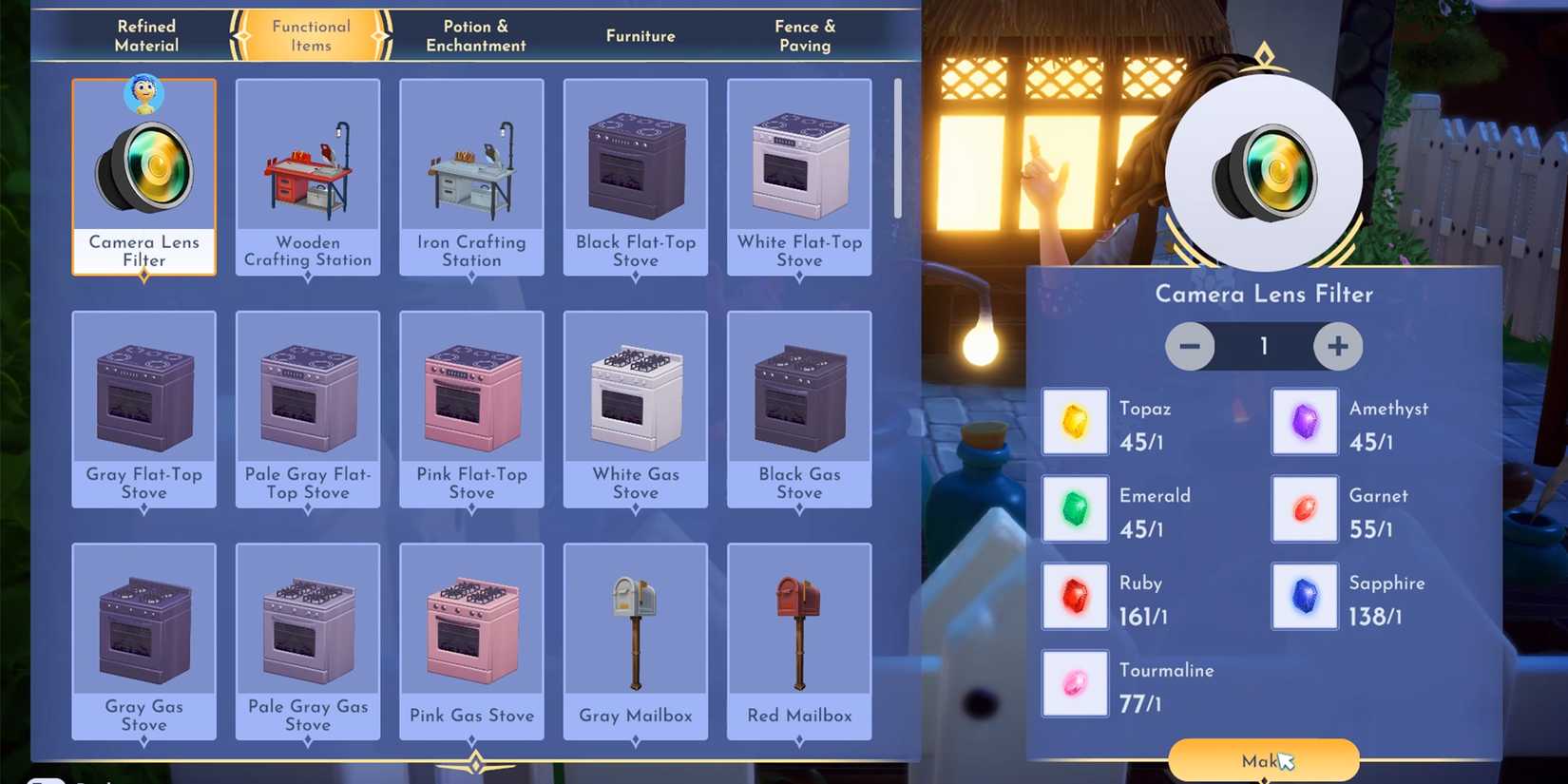1568x784 pixels.
Task: Show the Furniture category
Action: [641, 36]
